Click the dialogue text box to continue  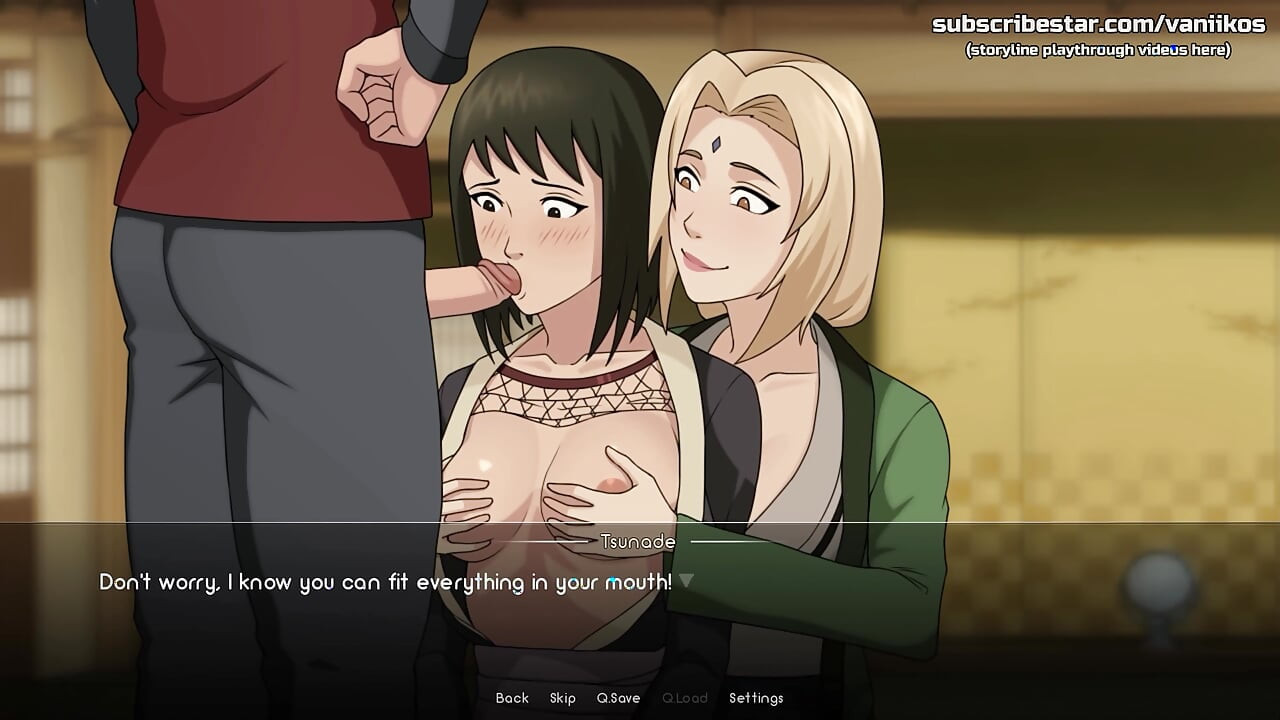pos(400,580)
